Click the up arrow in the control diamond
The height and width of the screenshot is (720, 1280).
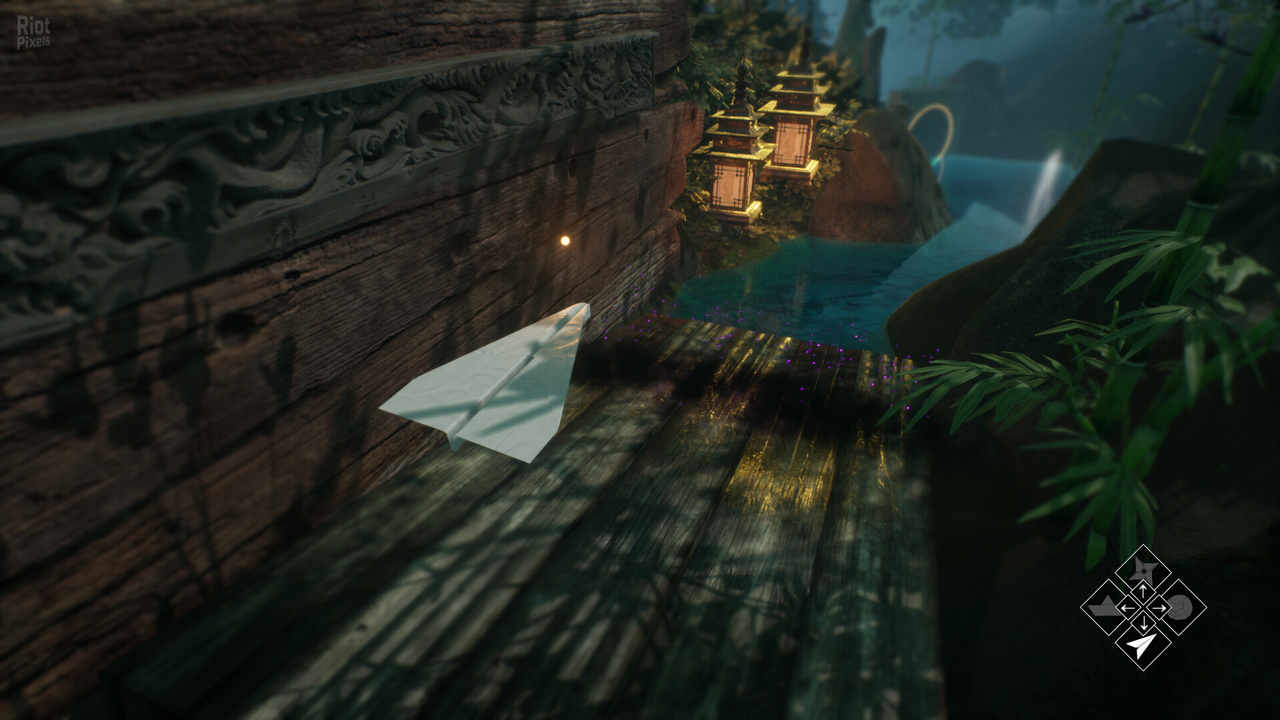[1143, 590]
